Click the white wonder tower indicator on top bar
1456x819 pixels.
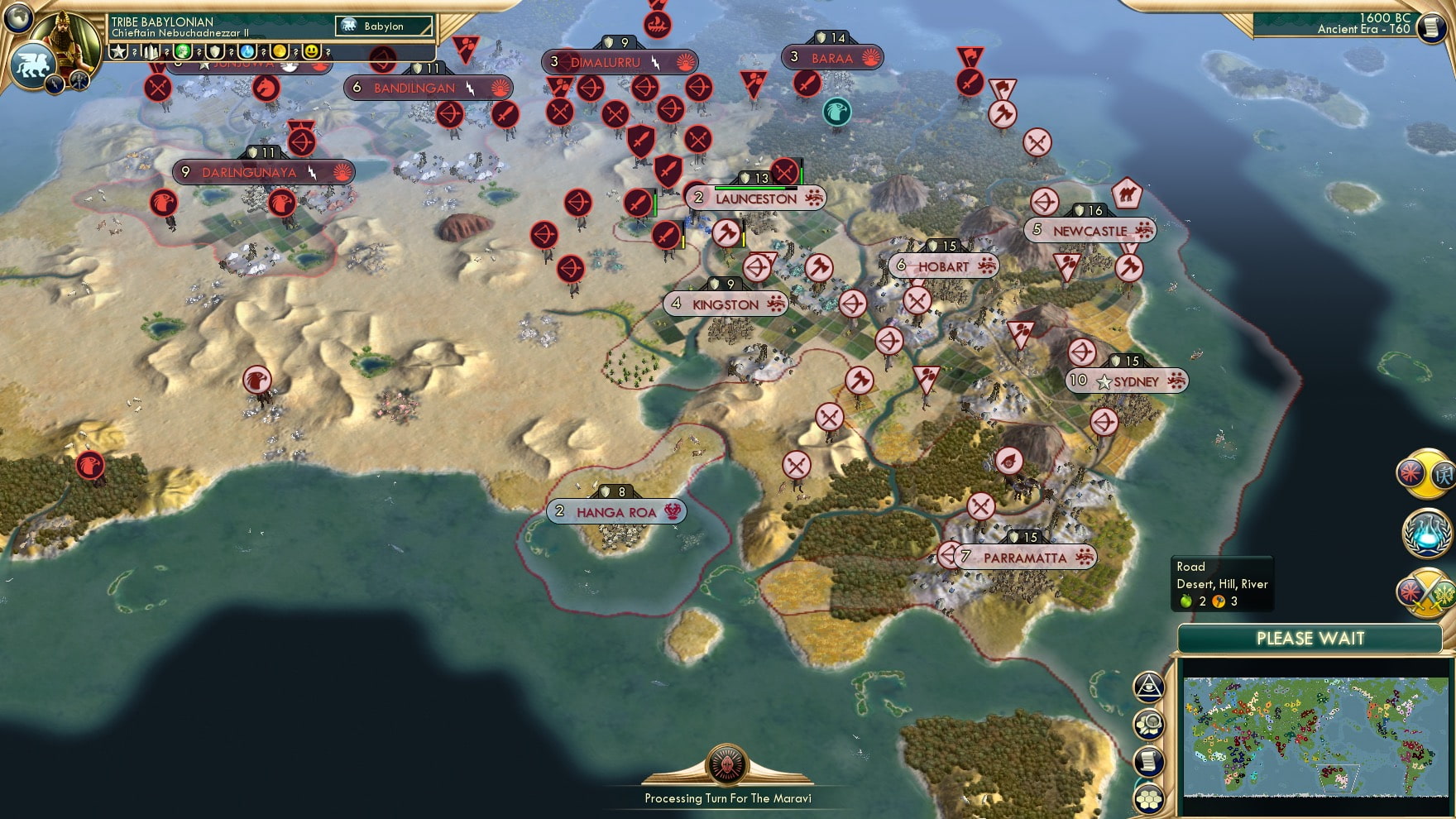click(152, 52)
